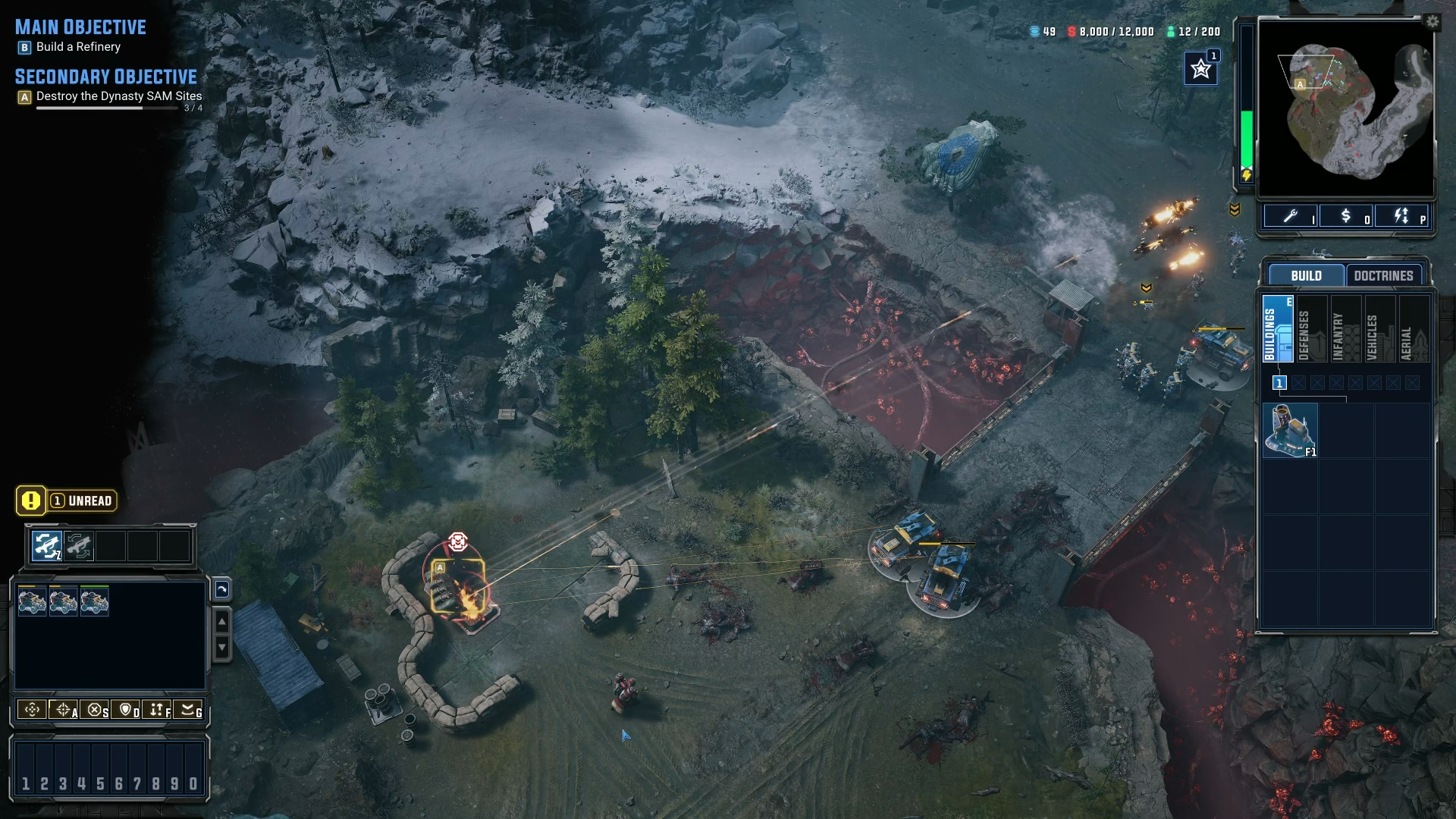Toggle the active weapon stance (Z)
The height and width of the screenshot is (819, 1456).
[47, 544]
